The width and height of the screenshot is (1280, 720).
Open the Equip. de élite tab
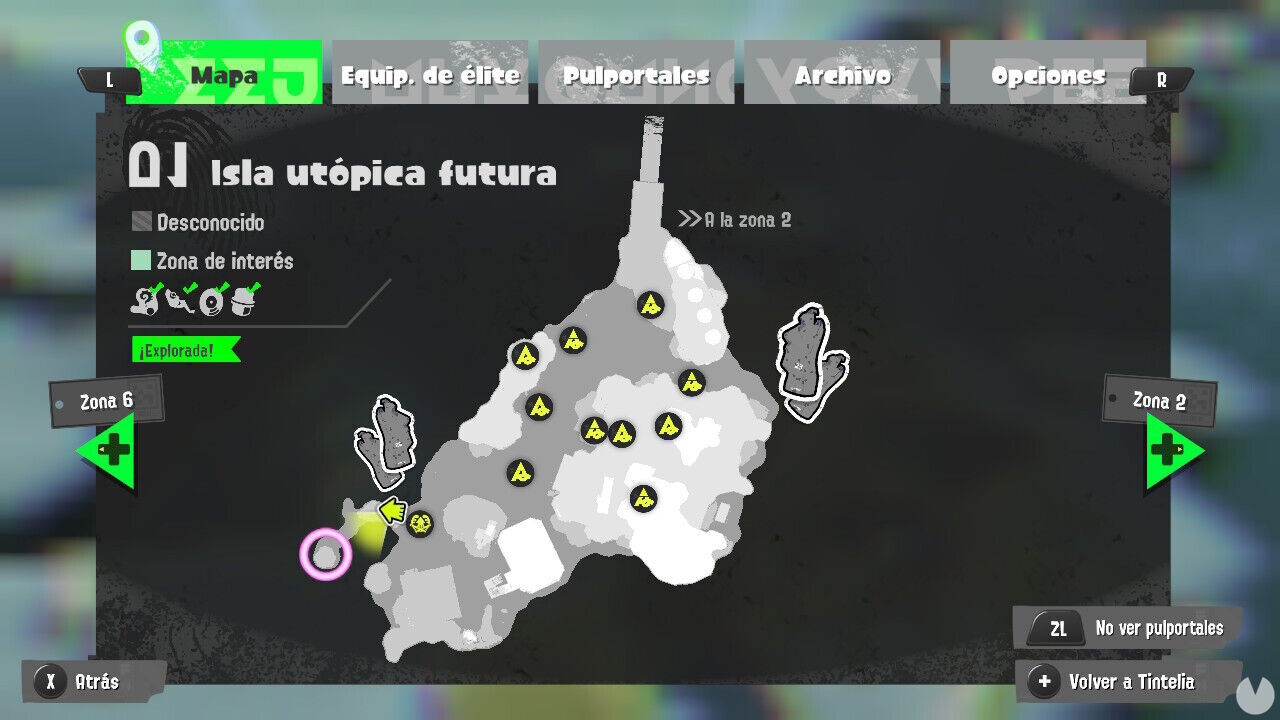(x=429, y=73)
